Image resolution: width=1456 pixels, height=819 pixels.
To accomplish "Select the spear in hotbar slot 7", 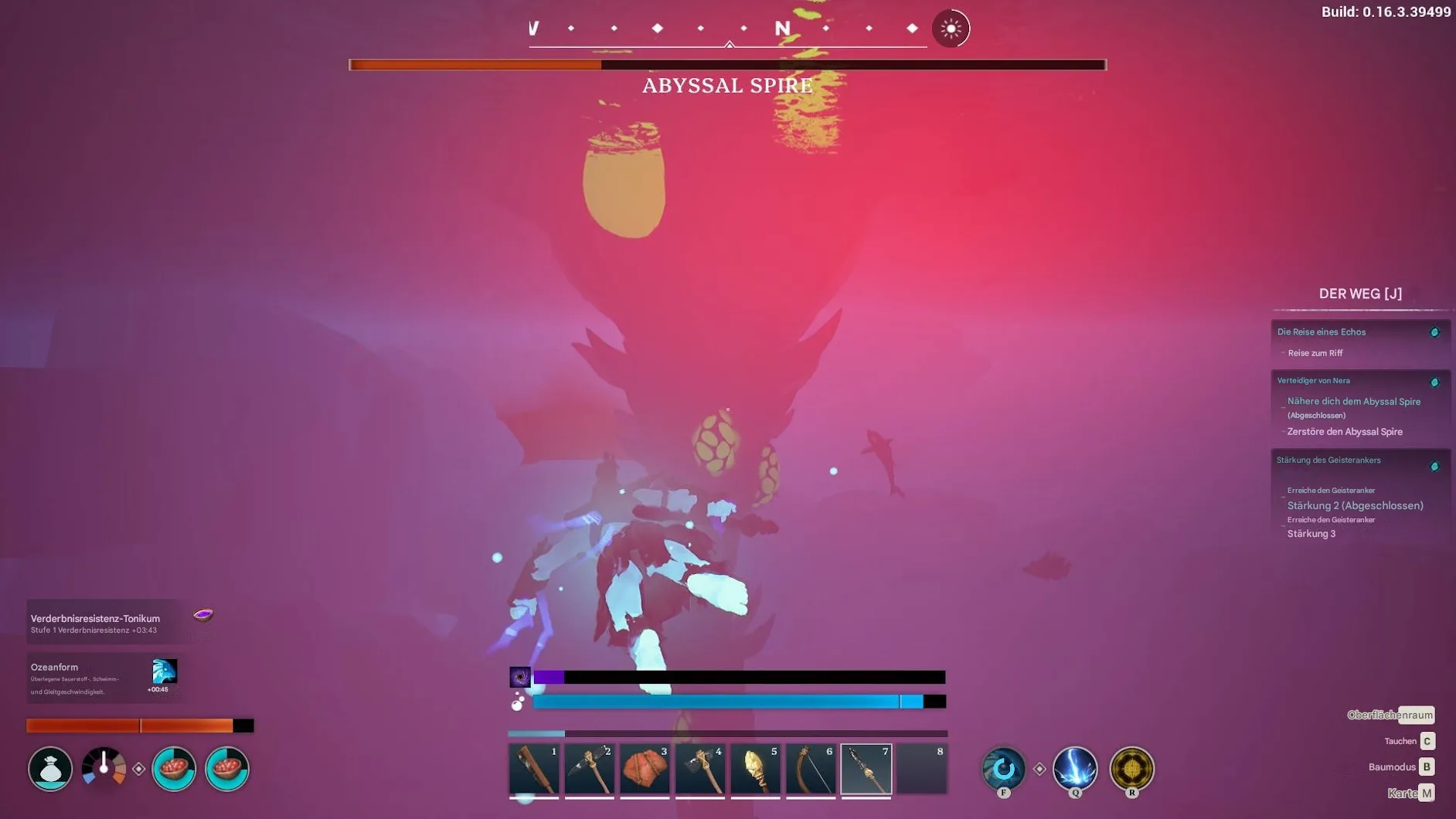I will pyautogui.click(x=866, y=770).
